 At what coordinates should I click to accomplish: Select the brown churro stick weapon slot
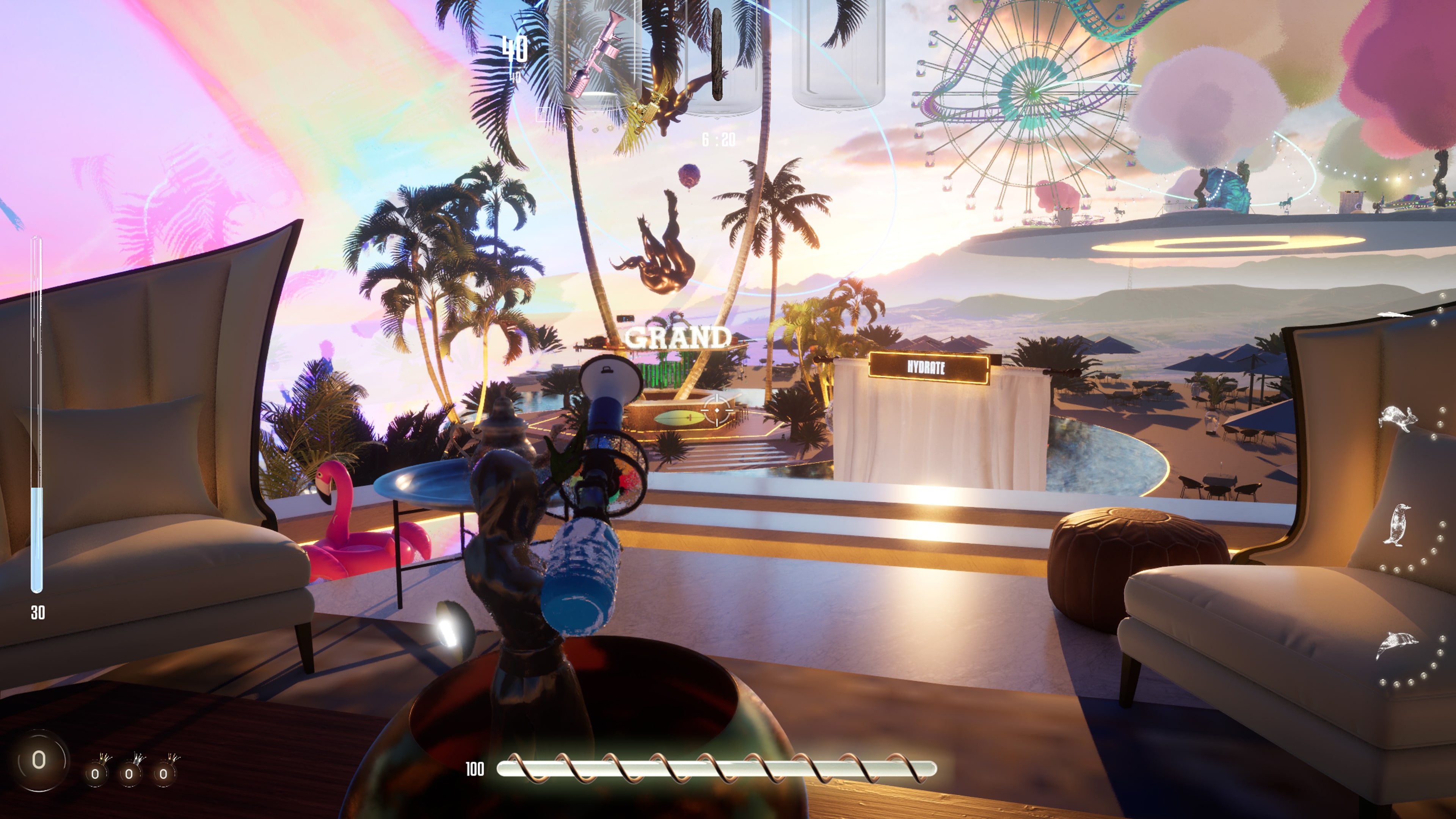718,56
